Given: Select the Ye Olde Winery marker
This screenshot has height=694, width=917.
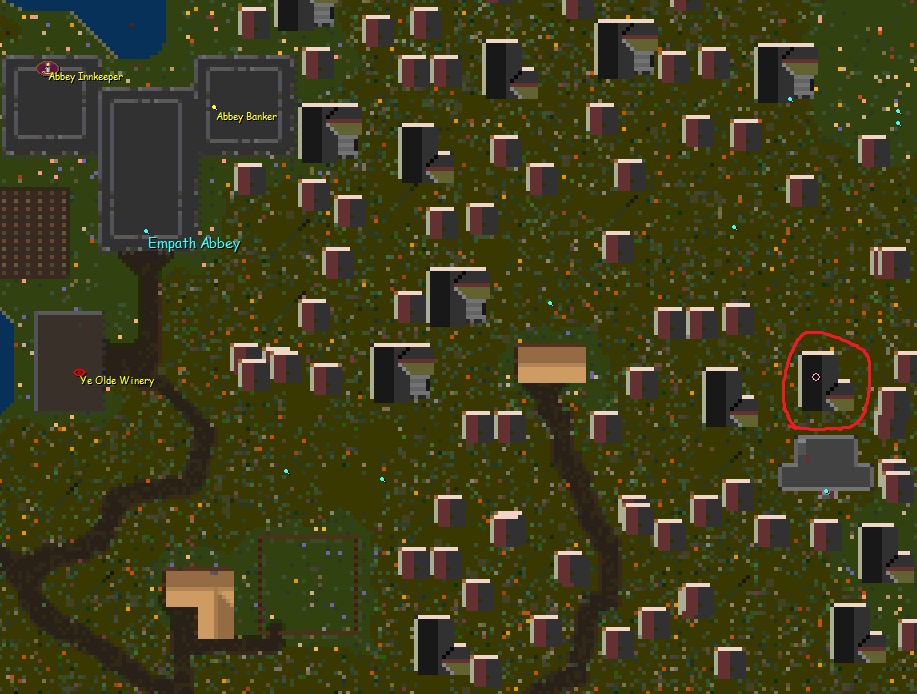Looking at the screenshot, I should click(x=80, y=373).
